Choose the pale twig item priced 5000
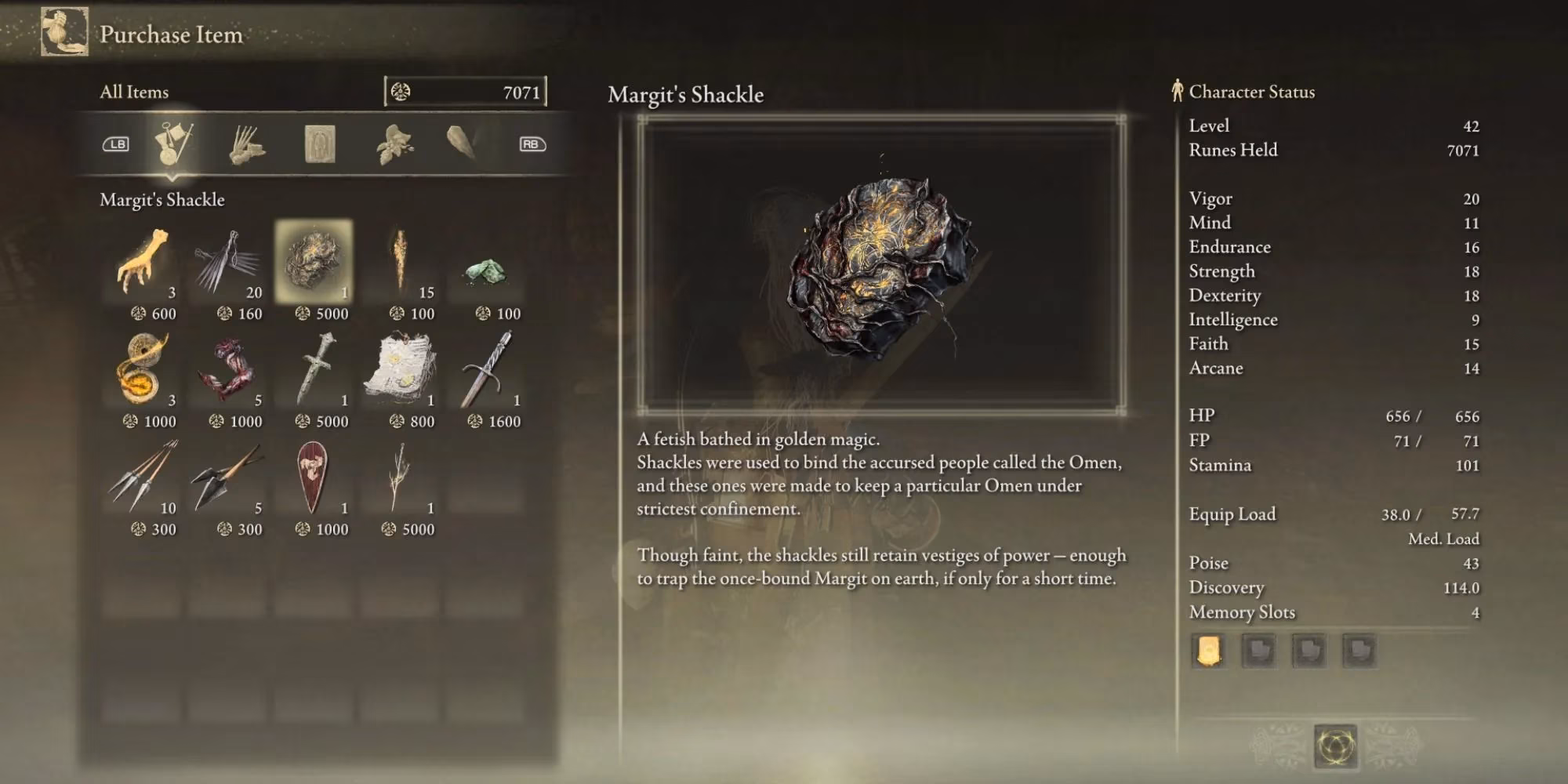1568x784 pixels. point(401,477)
